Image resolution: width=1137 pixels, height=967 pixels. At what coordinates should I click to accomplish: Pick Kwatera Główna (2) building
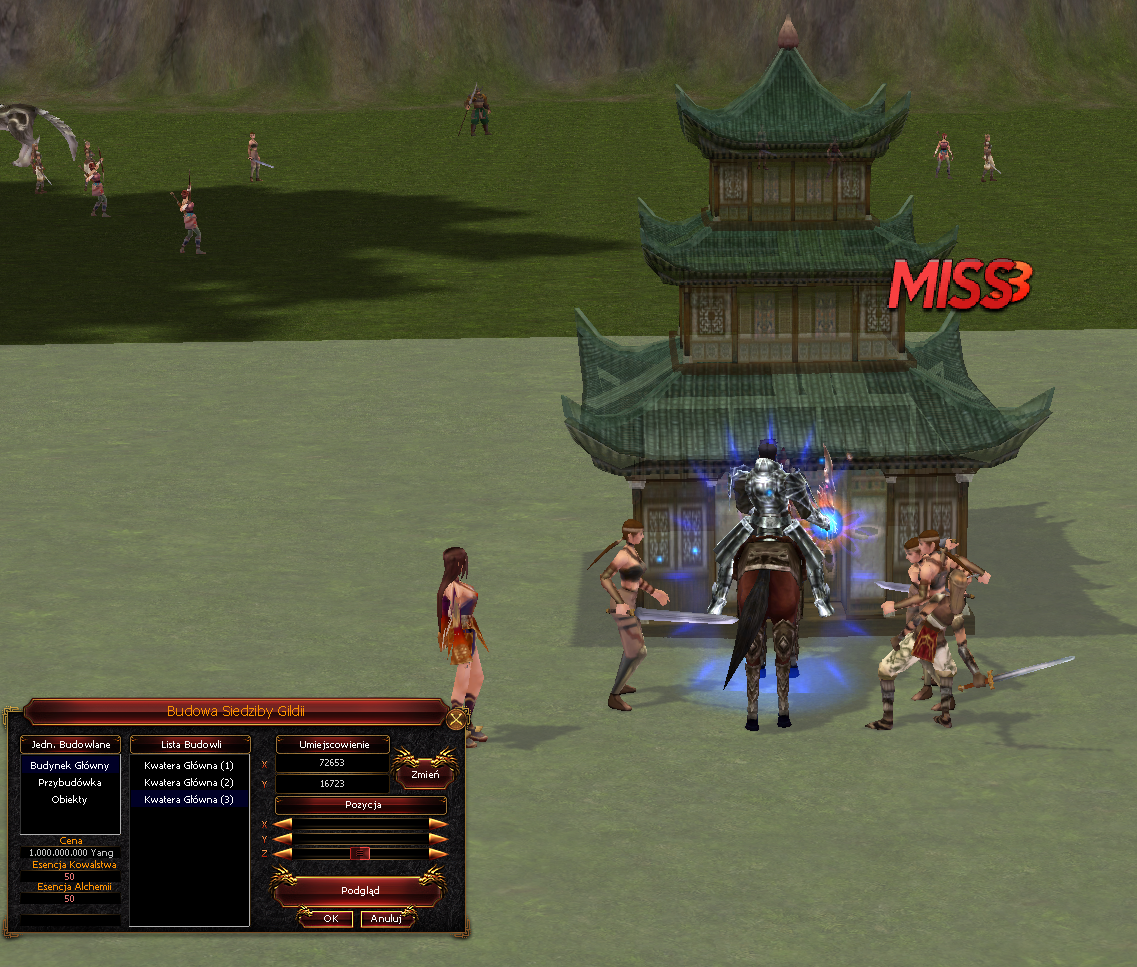tap(188, 782)
